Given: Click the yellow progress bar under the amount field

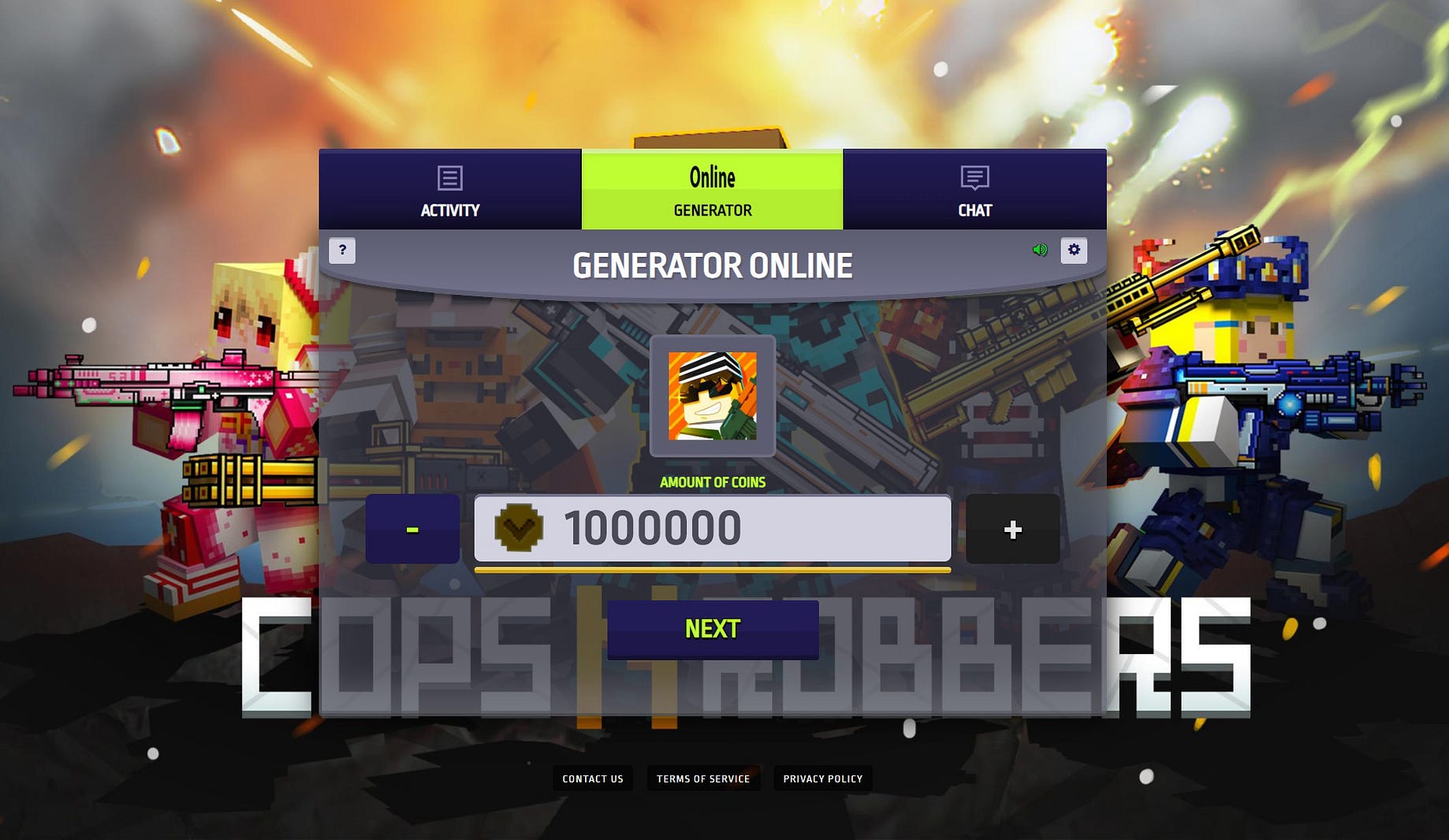Looking at the screenshot, I should tap(712, 569).
